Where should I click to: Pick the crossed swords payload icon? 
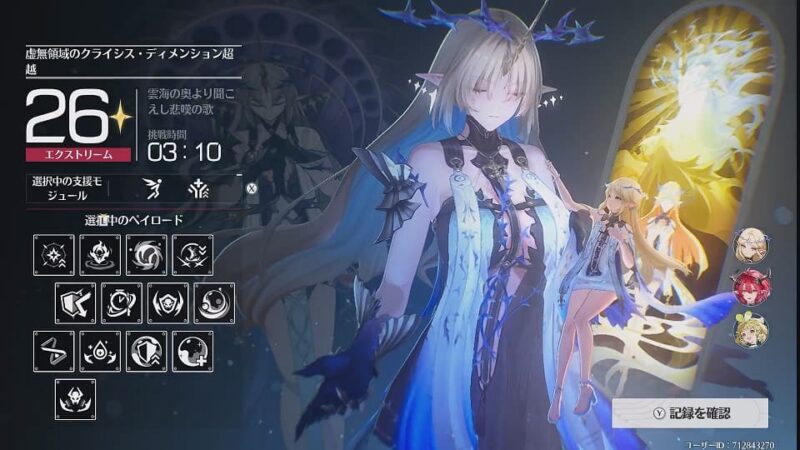click(x=192, y=255)
